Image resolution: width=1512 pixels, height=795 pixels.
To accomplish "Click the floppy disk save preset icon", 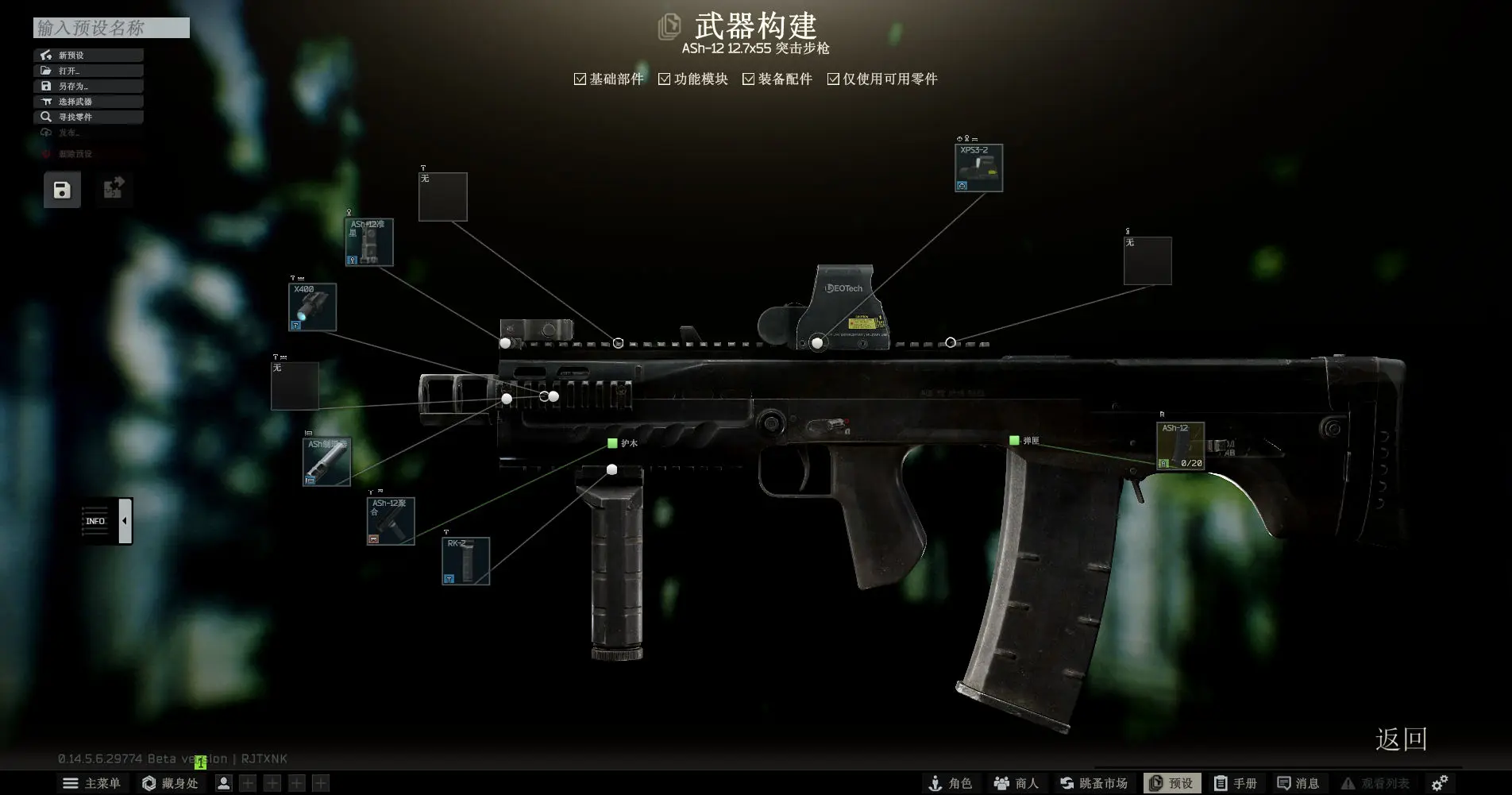I will 62,189.
